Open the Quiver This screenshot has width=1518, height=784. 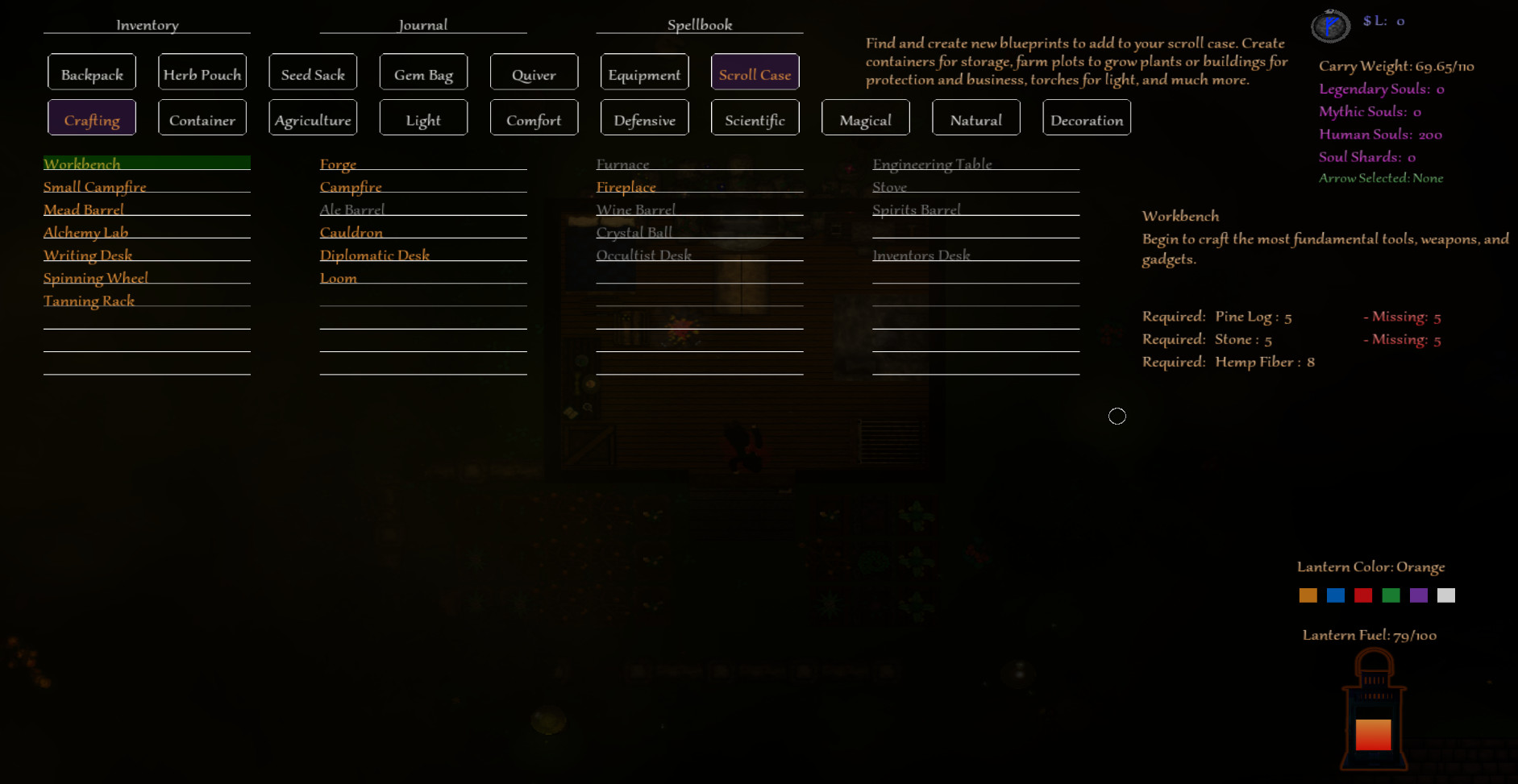click(x=534, y=73)
